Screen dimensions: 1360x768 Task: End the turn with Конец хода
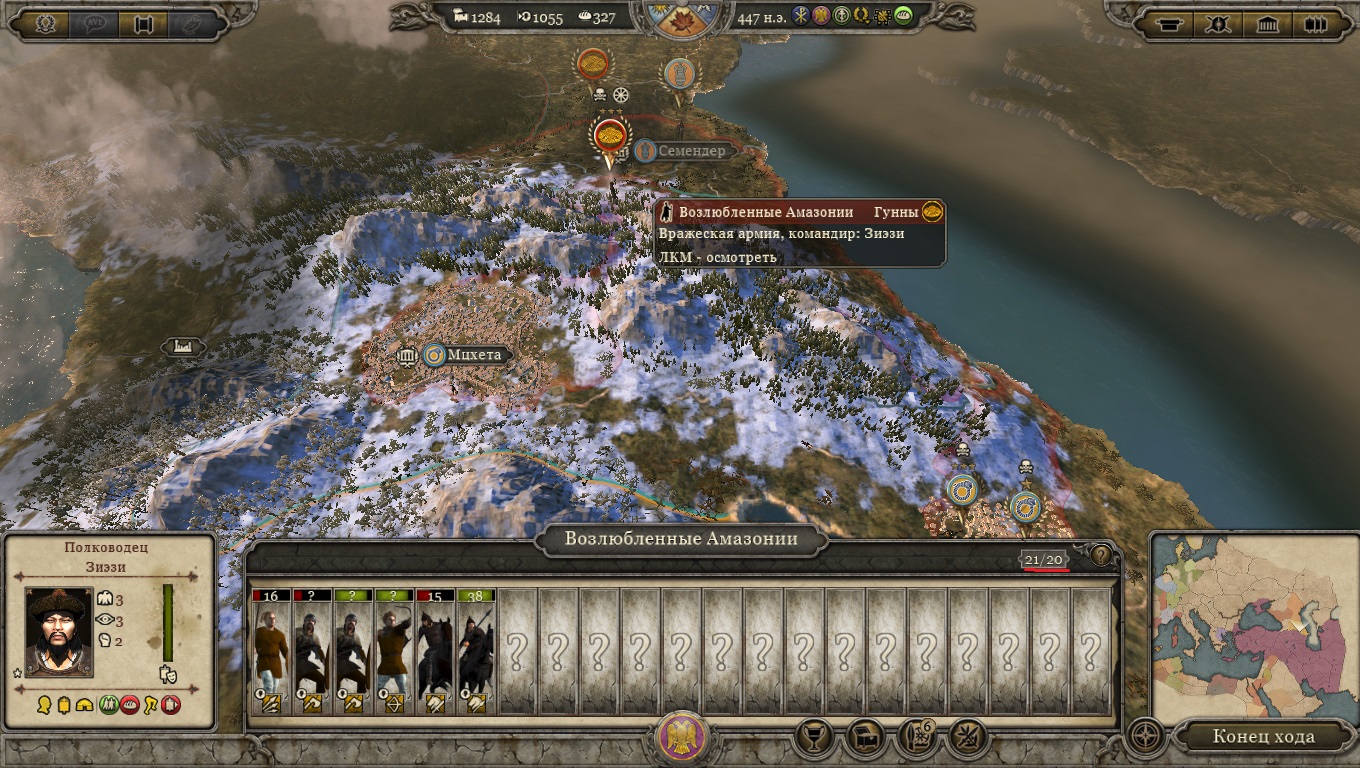[x=1264, y=738]
